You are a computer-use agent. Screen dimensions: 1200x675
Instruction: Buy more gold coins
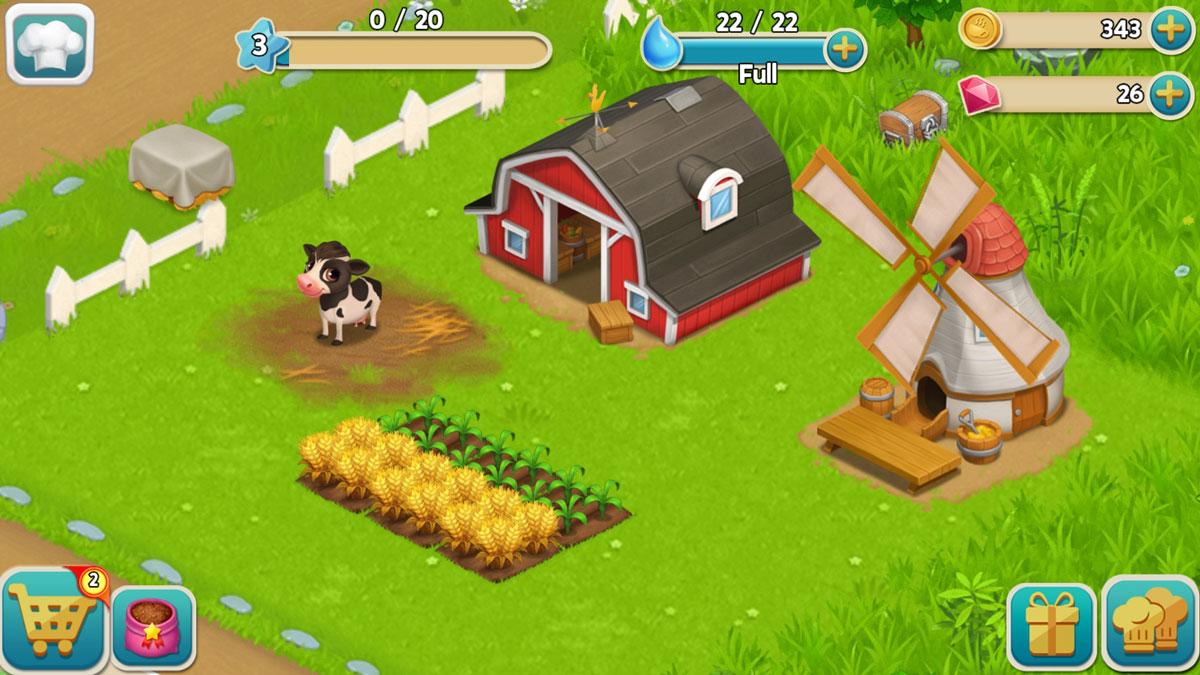1170,29
